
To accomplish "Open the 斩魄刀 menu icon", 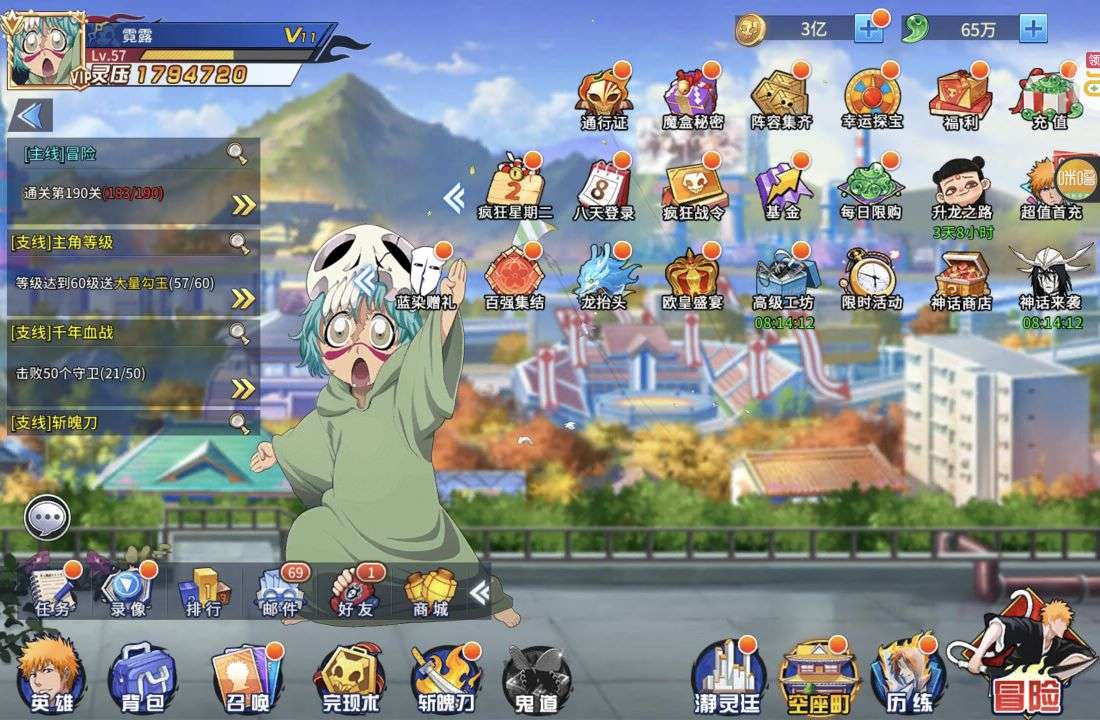I will pyautogui.click(x=446, y=677).
